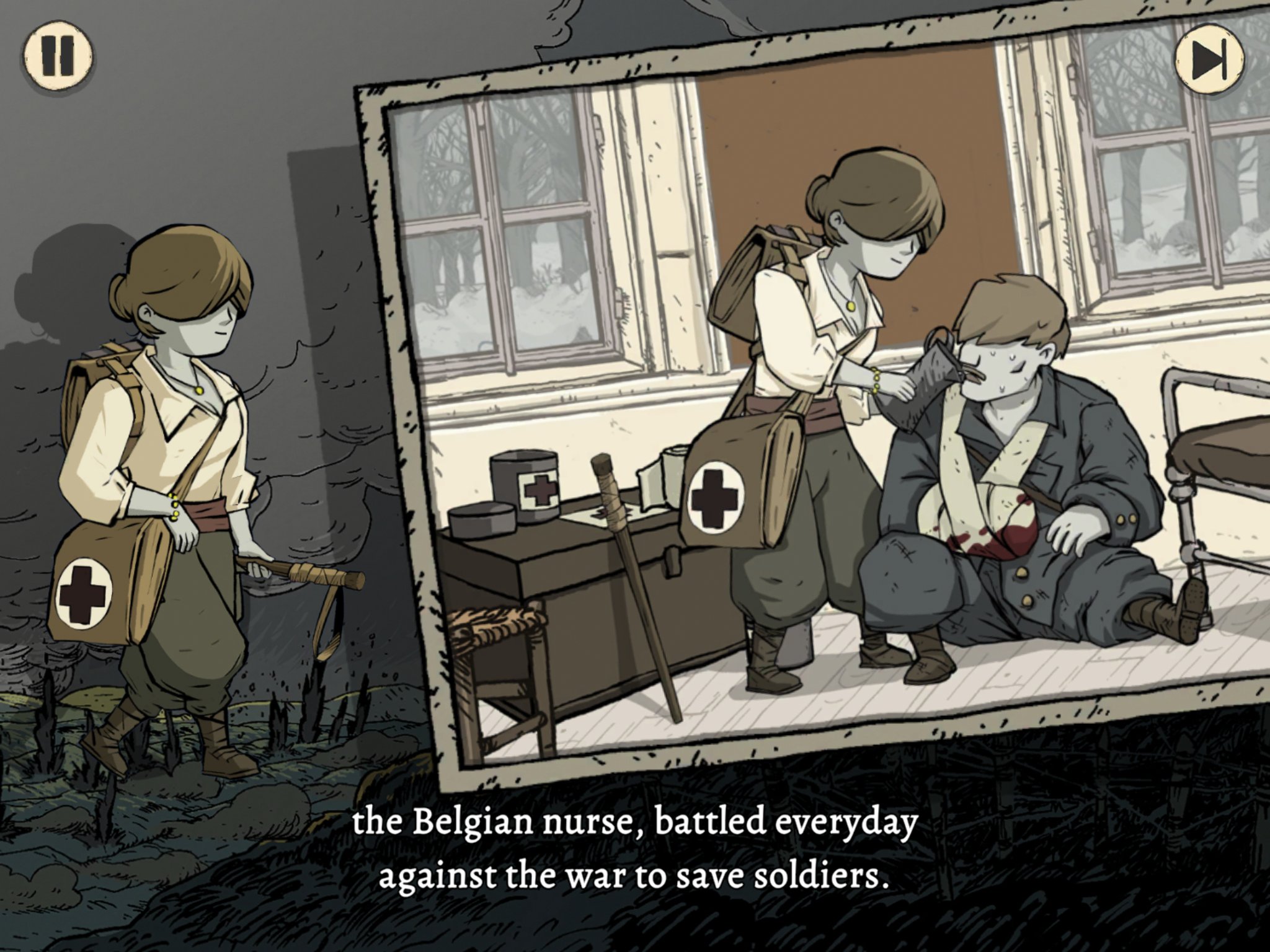Pause the cutscene
Image resolution: width=1270 pixels, height=952 pixels.
(x=58, y=56)
